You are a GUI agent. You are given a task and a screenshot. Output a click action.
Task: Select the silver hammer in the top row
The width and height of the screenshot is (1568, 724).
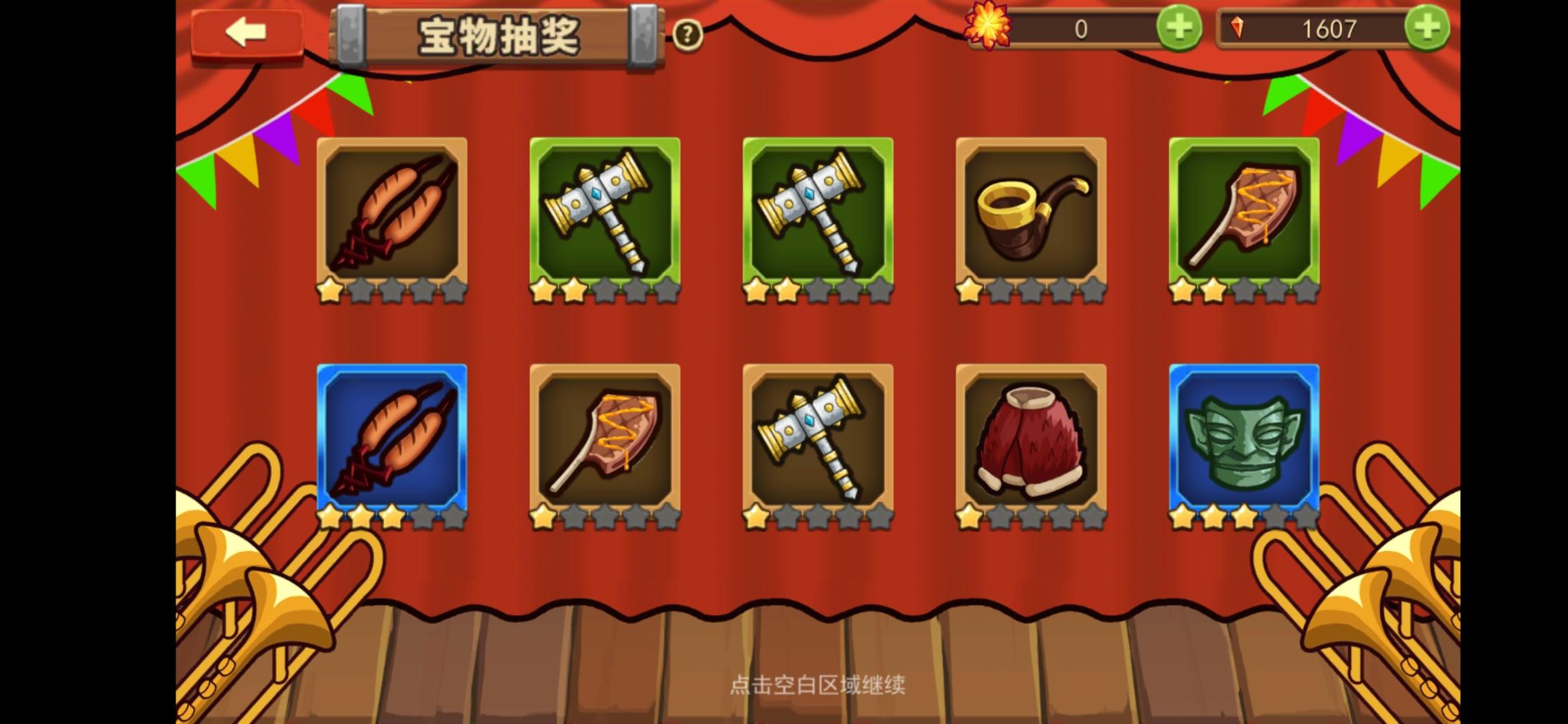coord(604,215)
